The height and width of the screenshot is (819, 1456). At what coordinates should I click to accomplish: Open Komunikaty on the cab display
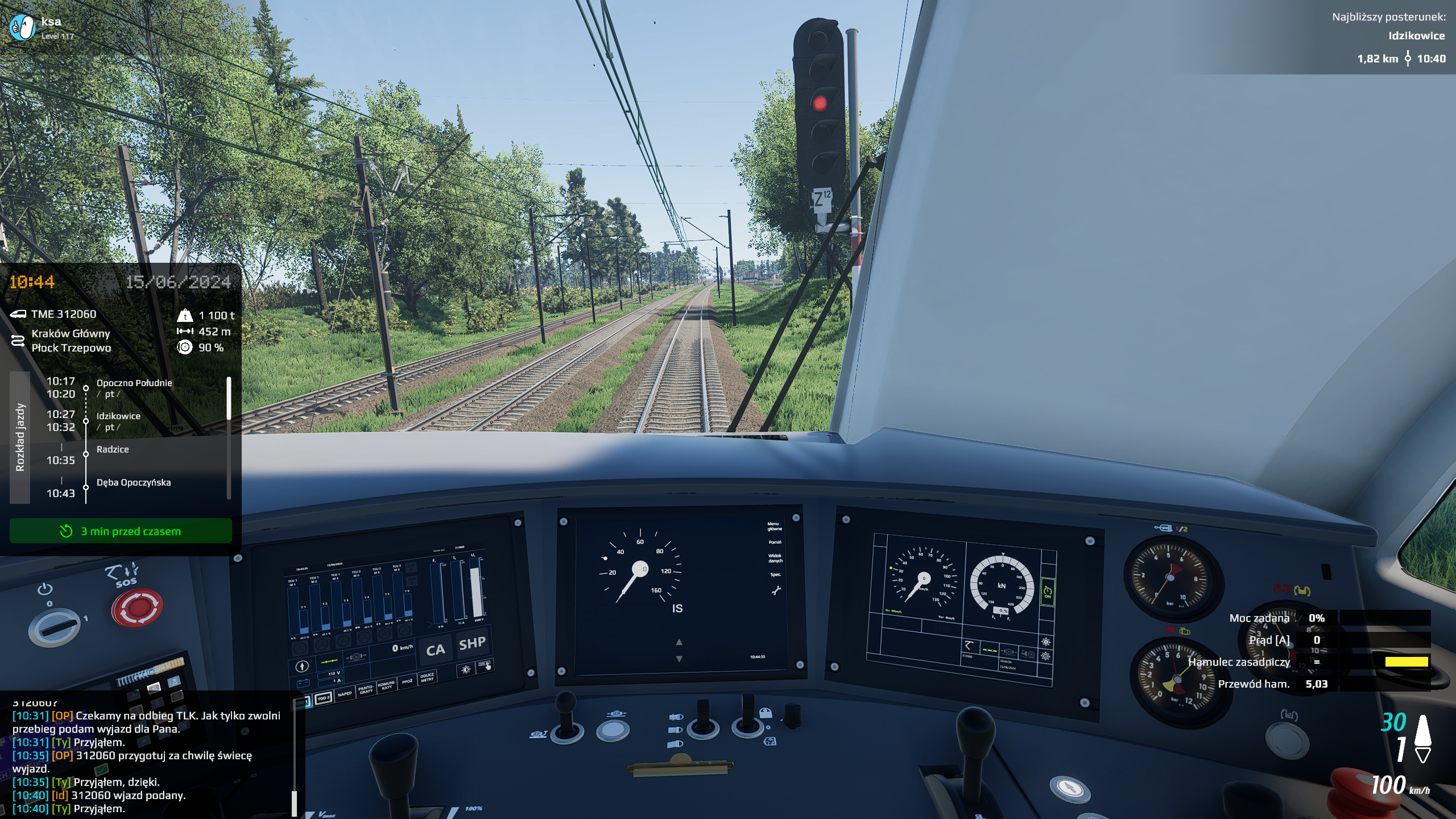[x=387, y=685]
